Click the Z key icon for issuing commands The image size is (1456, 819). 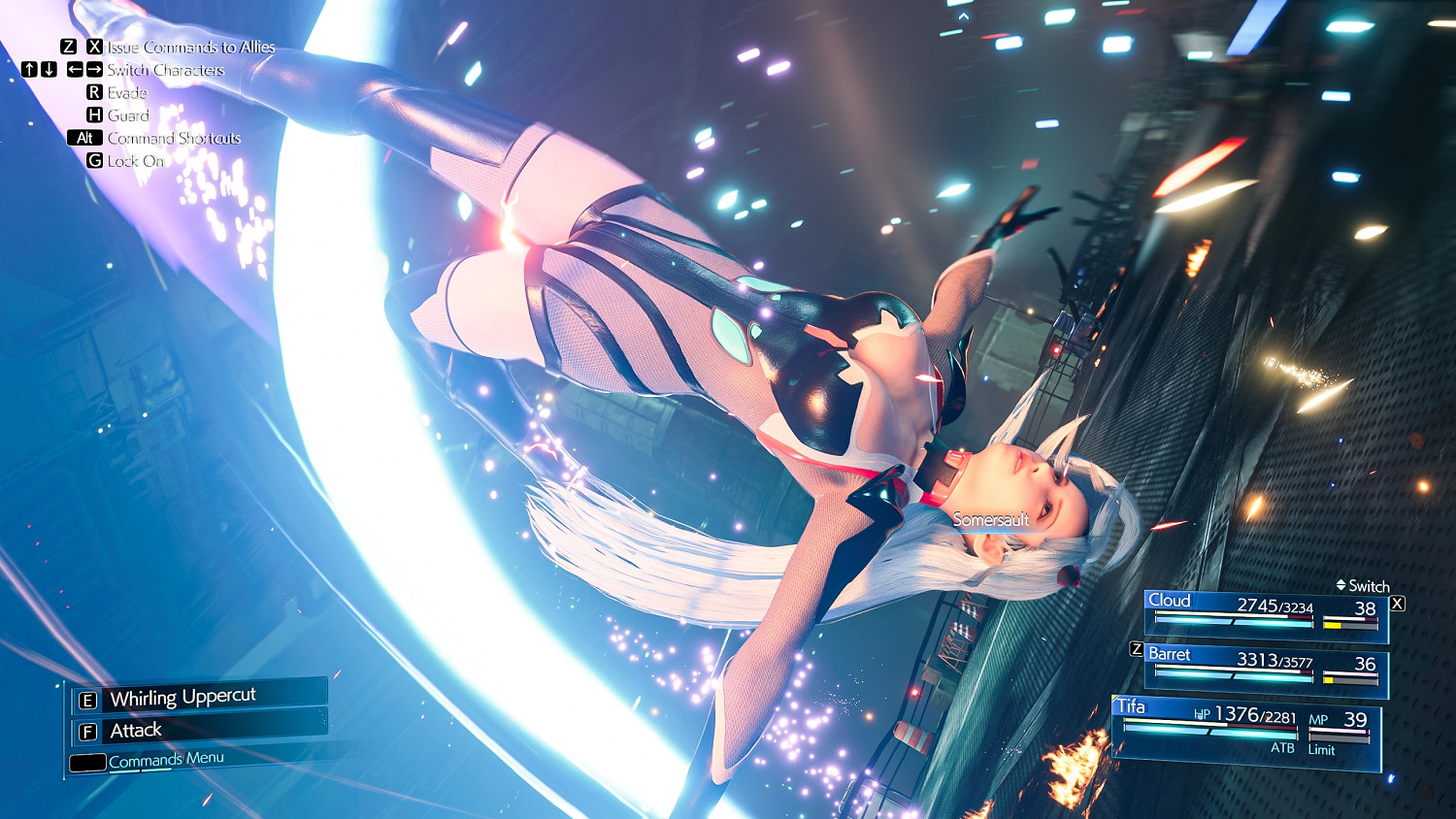click(x=67, y=46)
